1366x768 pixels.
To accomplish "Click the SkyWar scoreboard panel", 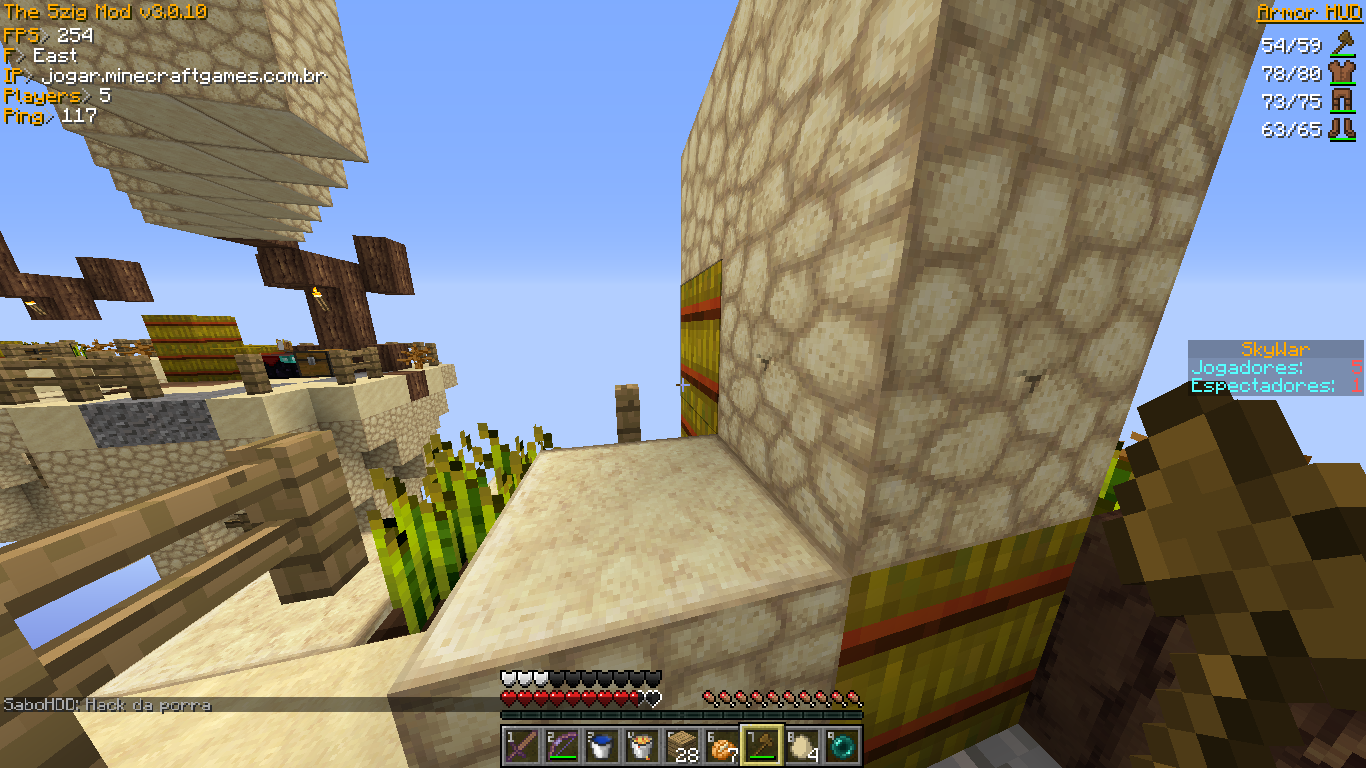I will (x=1275, y=368).
